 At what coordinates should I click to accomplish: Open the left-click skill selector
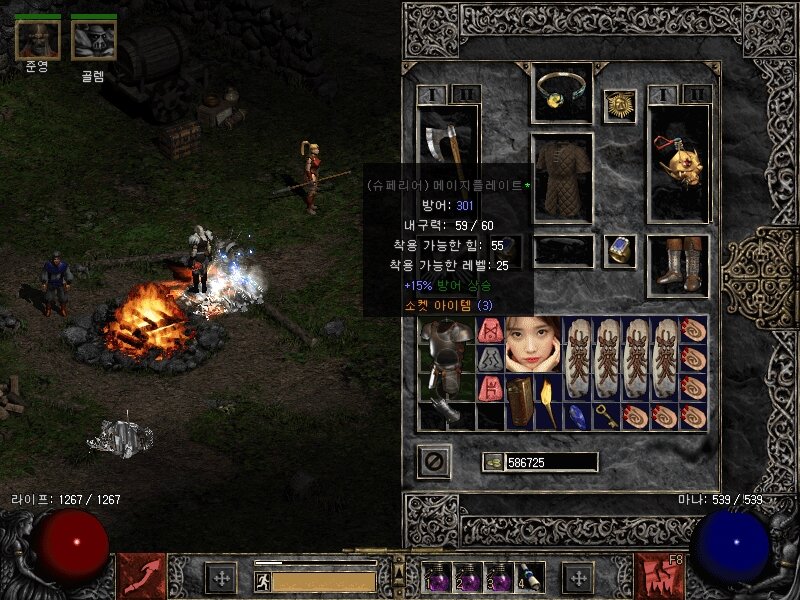point(142,577)
